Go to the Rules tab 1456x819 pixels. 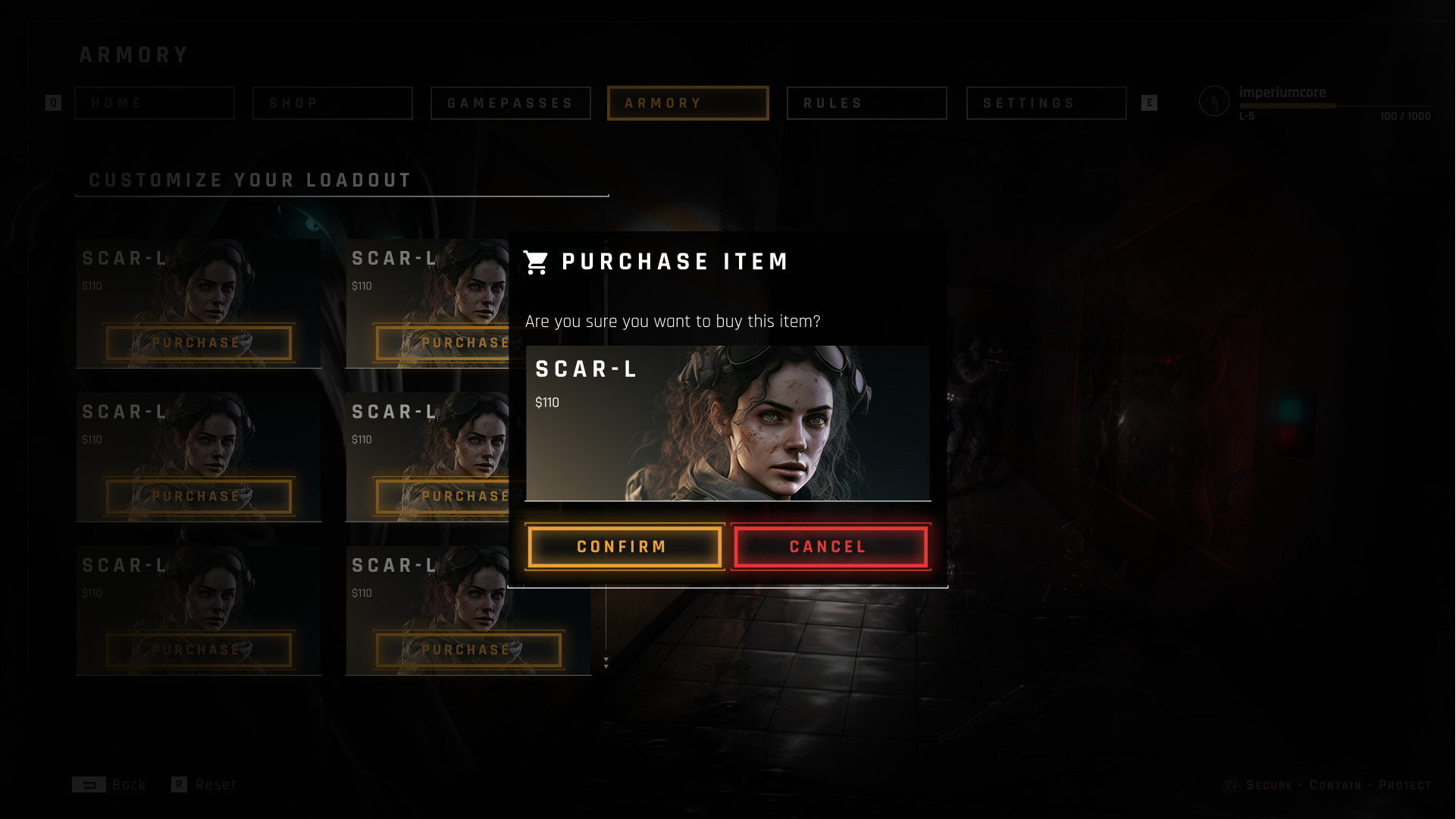tap(867, 103)
